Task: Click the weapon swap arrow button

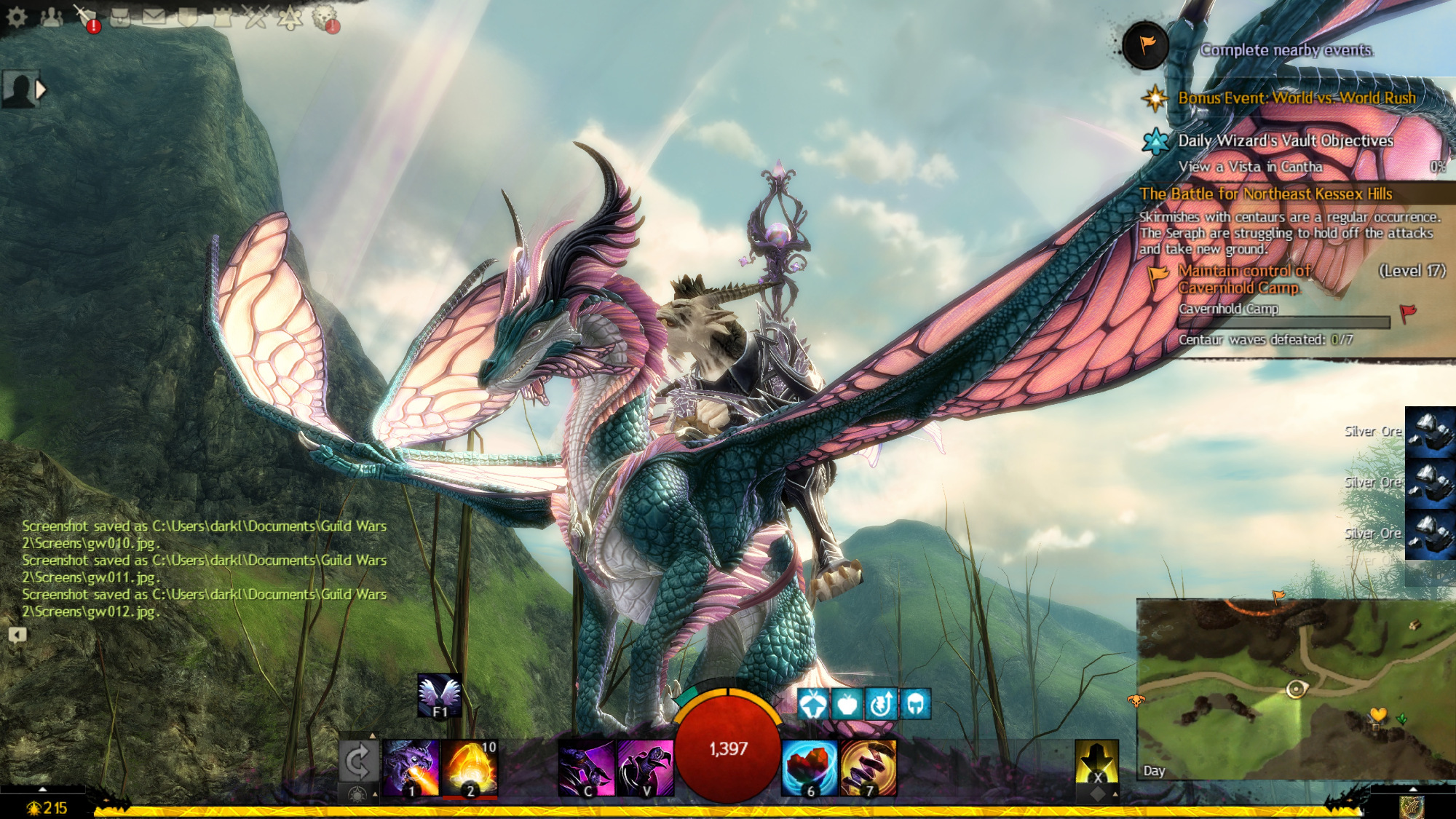Action: coord(357,761)
